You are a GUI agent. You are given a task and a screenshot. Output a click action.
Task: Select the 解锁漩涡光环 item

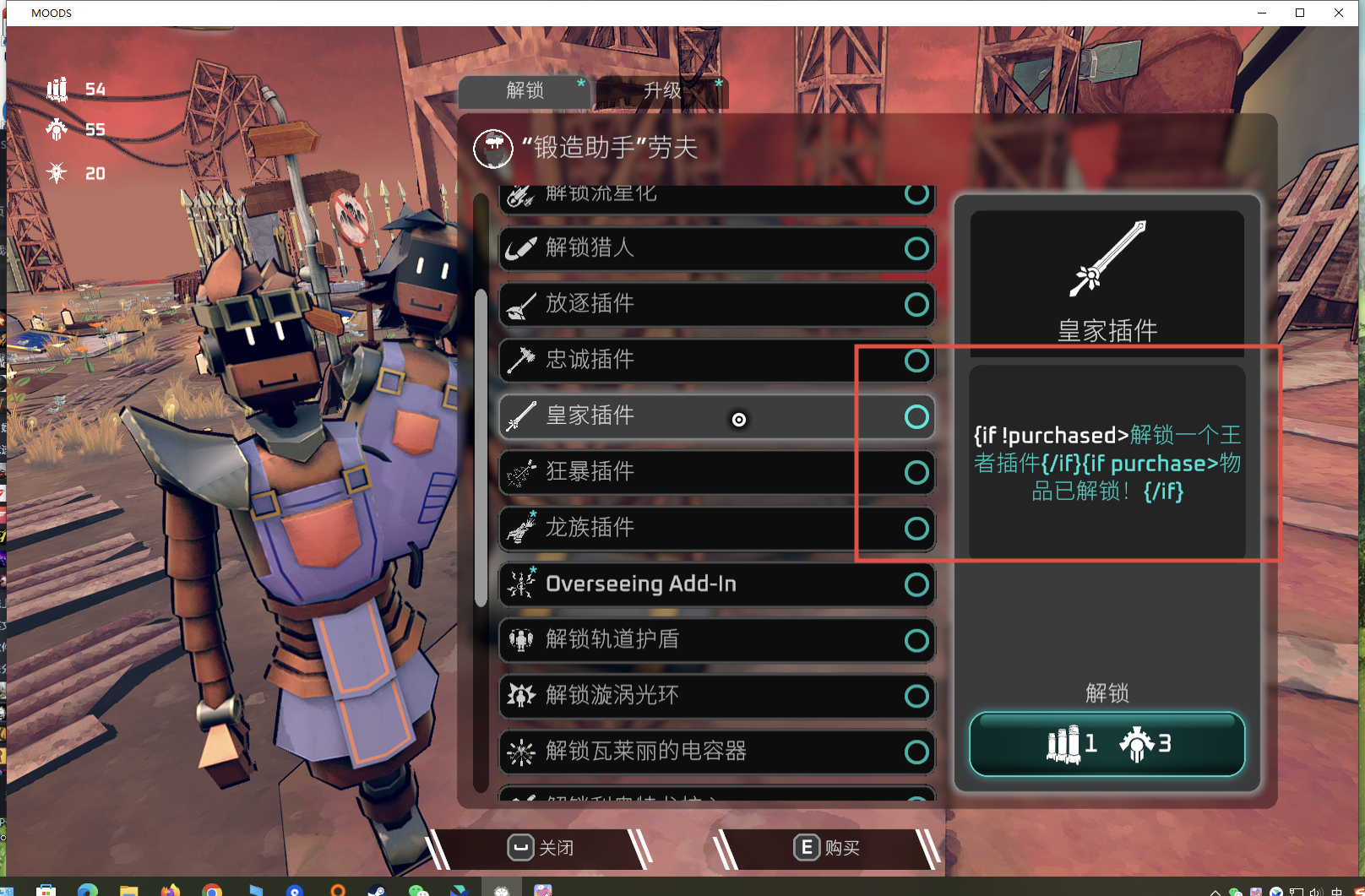coord(715,696)
